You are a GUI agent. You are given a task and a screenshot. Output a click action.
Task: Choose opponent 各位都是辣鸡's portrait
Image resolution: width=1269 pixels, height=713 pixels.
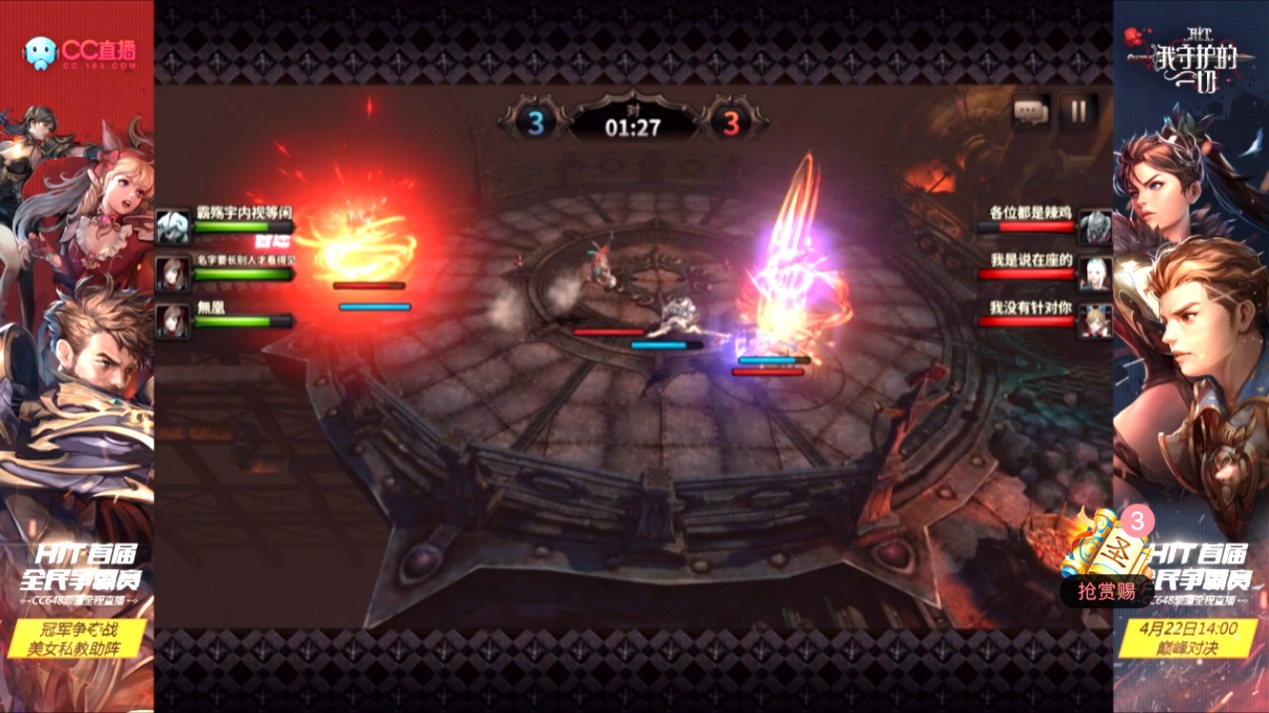click(1096, 227)
